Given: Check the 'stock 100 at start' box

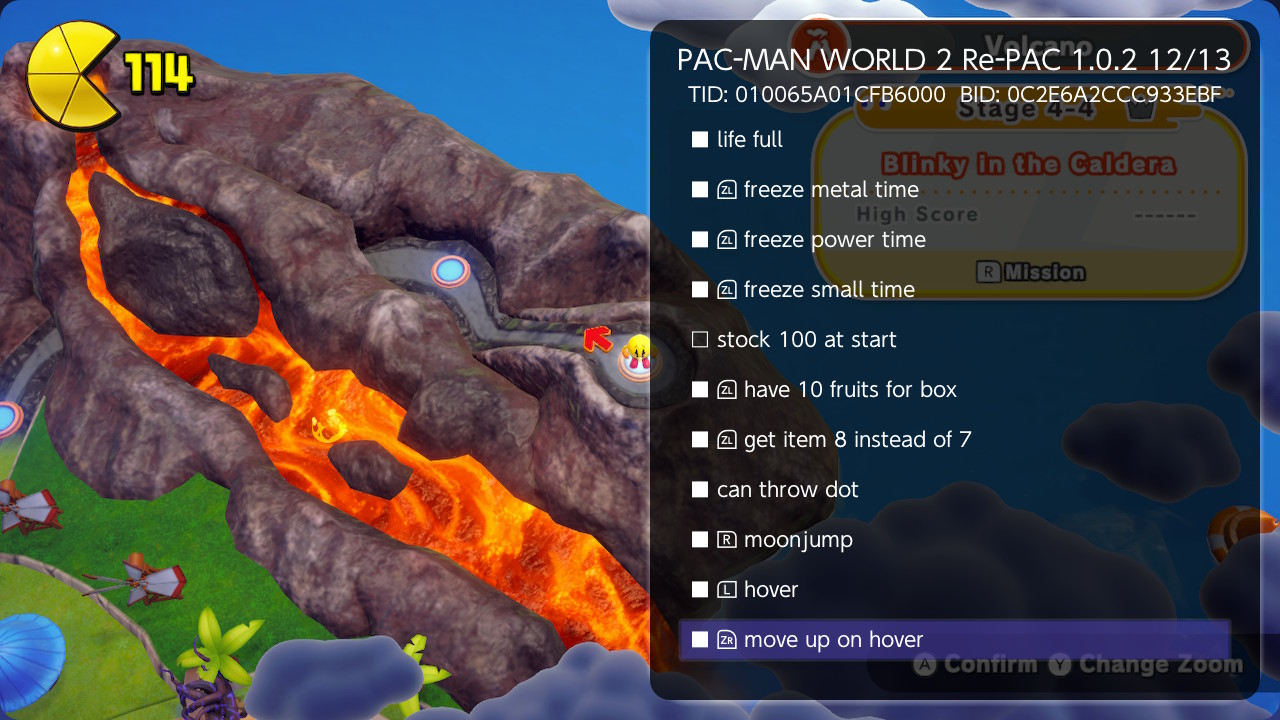Looking at the screenshot, I should [x=700, y=340].
